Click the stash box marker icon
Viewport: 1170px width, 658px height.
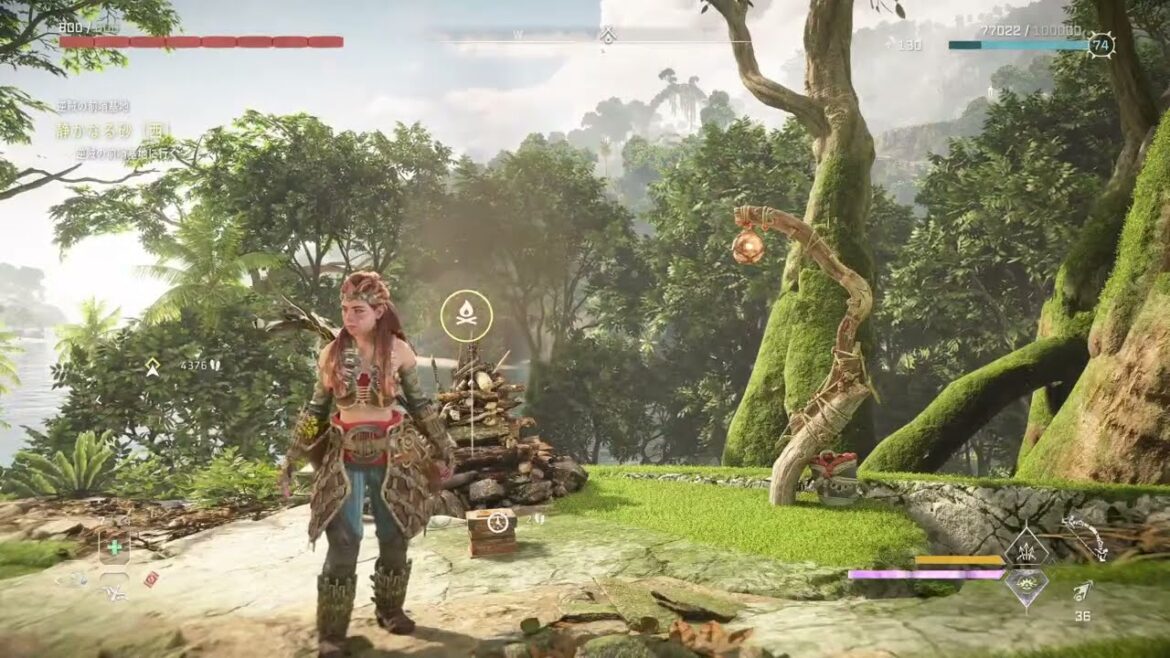[x=497, y=521]
